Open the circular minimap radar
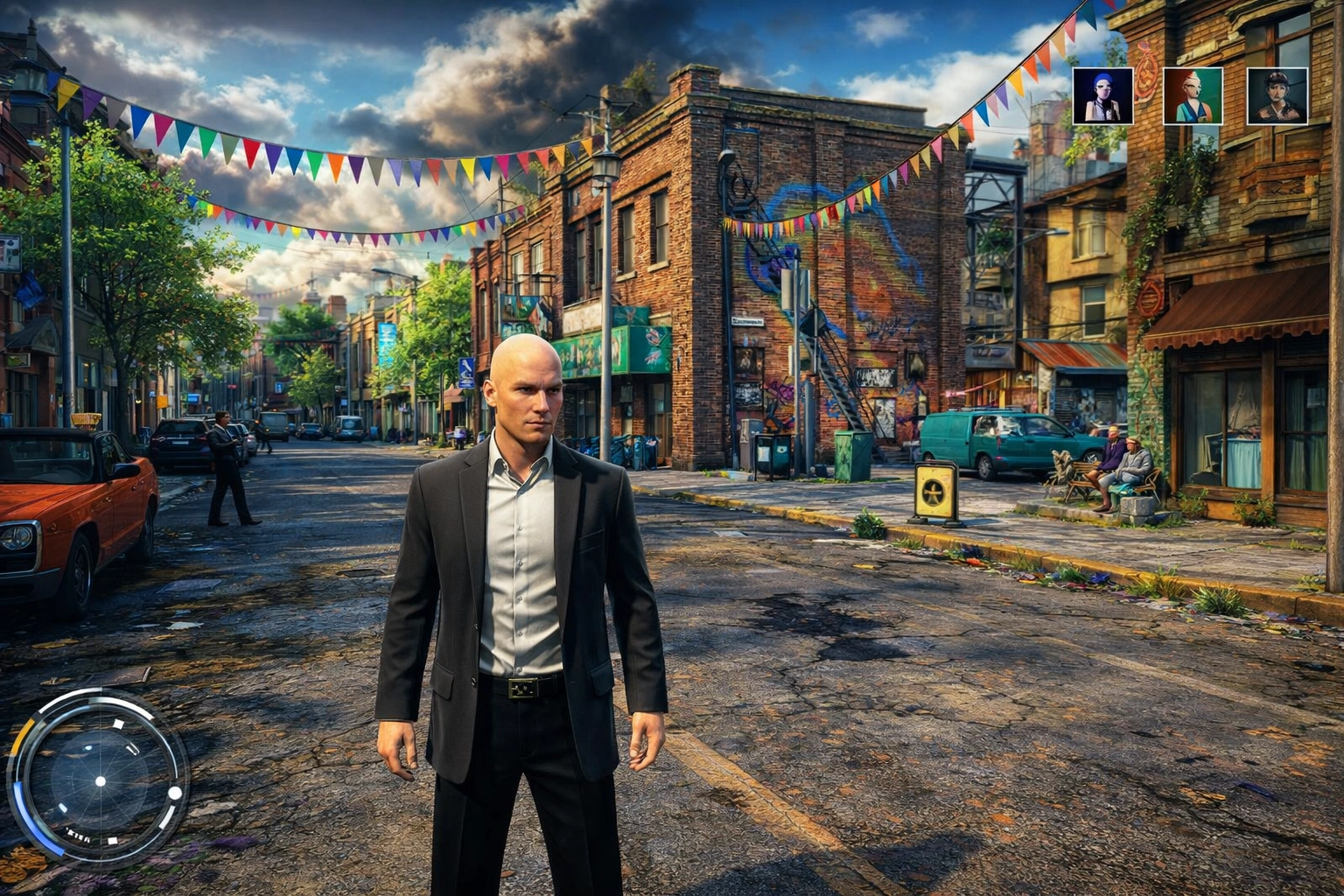The height and width of the screenshot is (896, 1344). coord(99,778)
